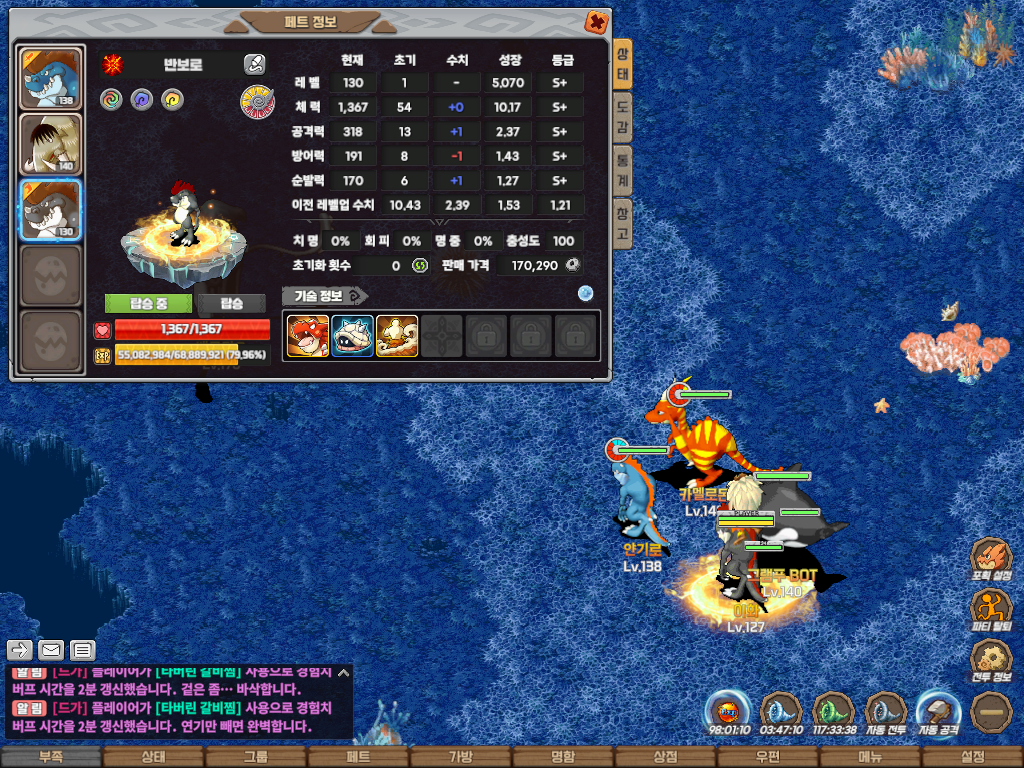This screenshot has height=768, width=1024.
Task: Toggle the 자동 공격 hammer icon
Action: pyautogui.click(x=938, y=712)
